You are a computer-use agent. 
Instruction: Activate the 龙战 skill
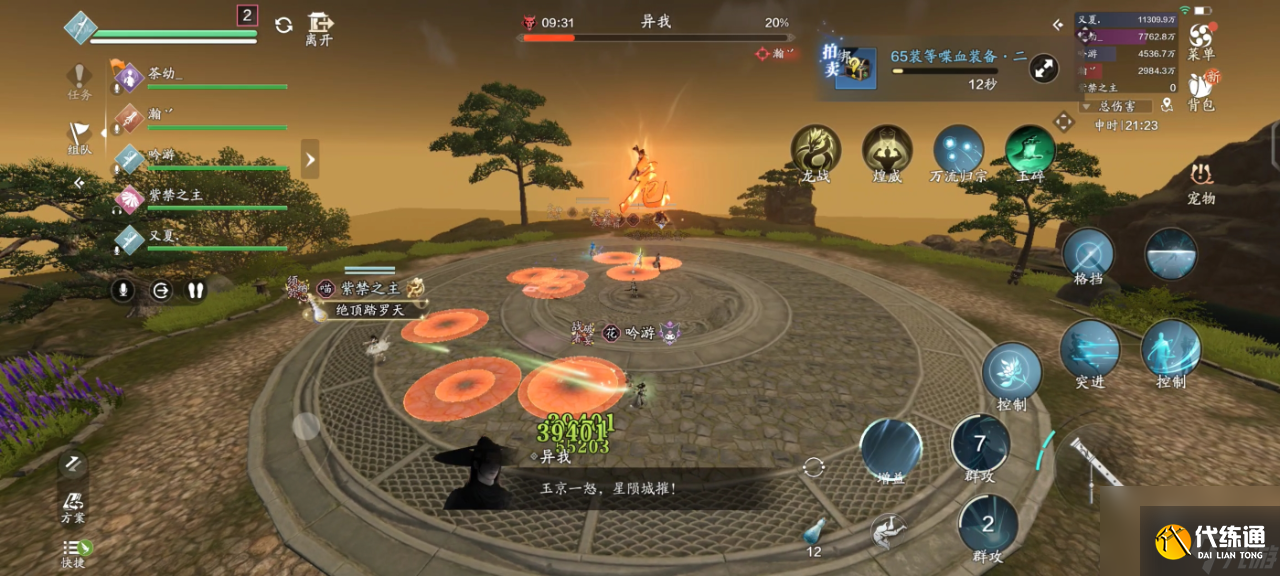click(815, 150)
